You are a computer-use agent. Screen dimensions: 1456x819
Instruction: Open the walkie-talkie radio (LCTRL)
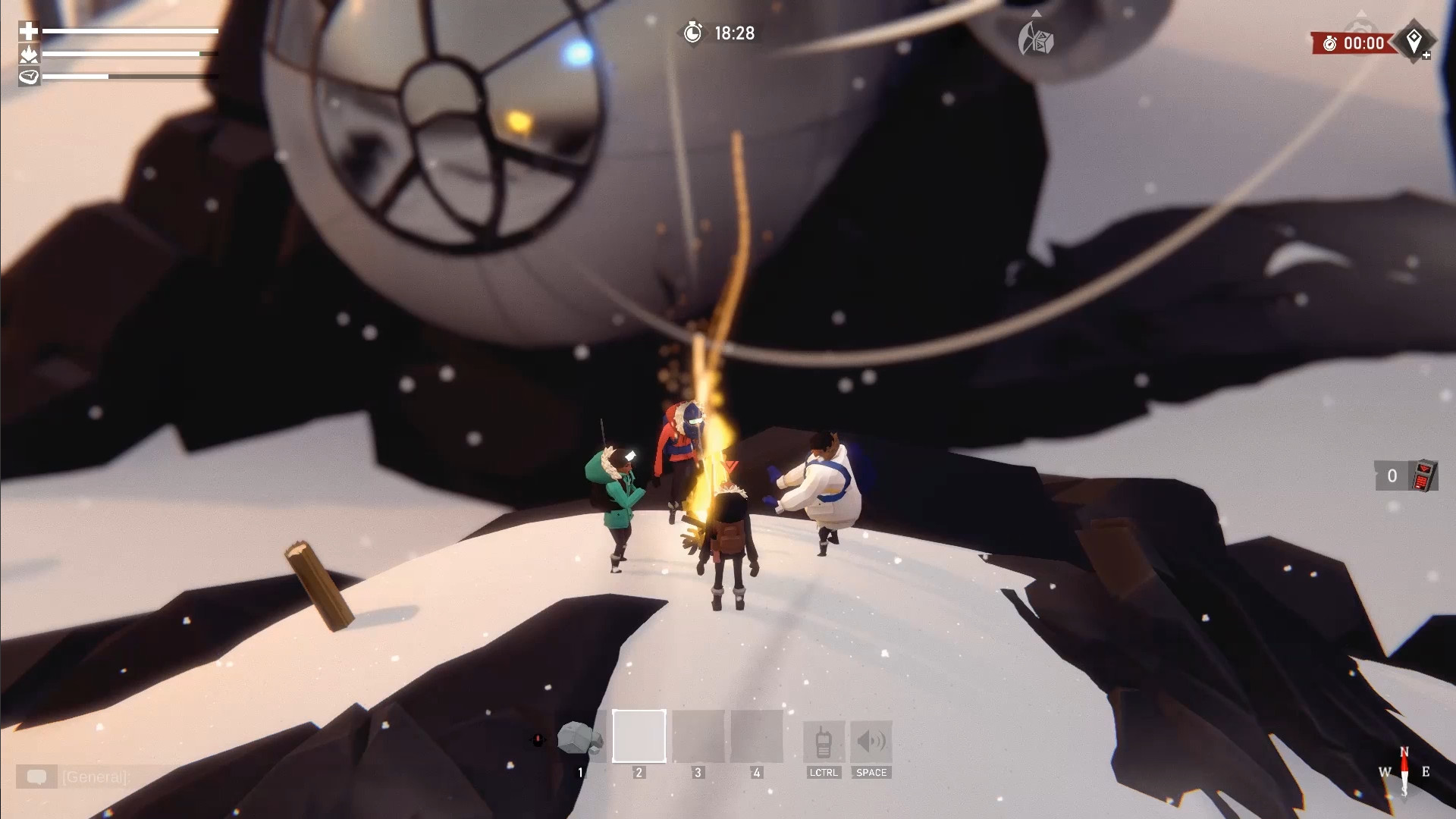(823, 741)
